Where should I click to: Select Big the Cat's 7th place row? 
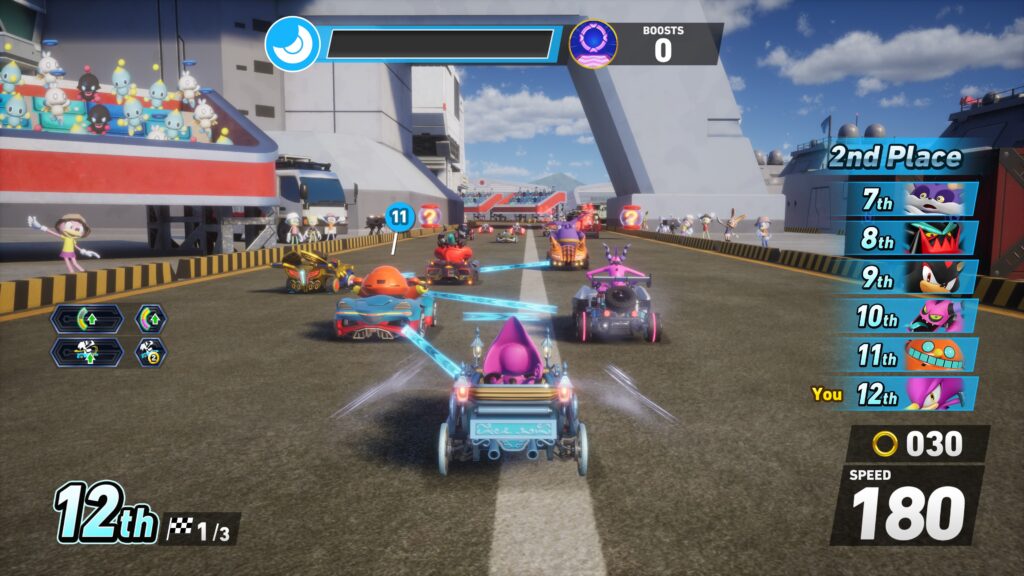tap(912, 198)
